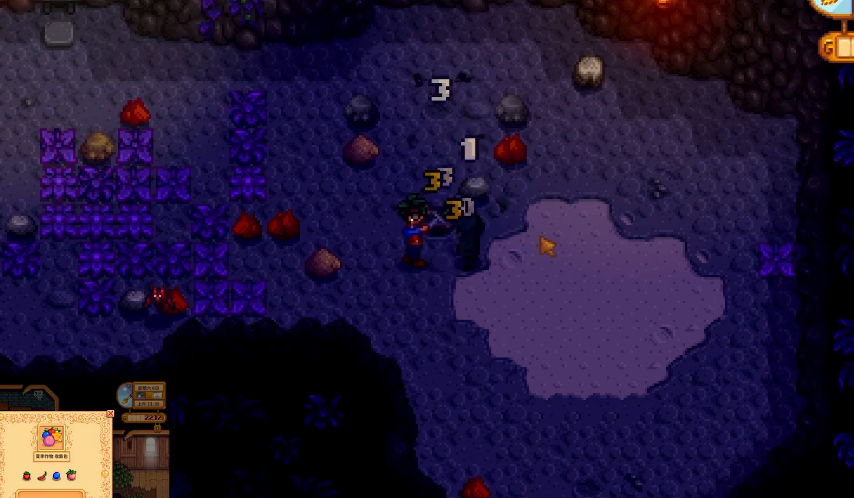Viewport: 854px width, 498px height.
Task: Choose the hot pepper bundle ingredient
Action: point(41,476)
